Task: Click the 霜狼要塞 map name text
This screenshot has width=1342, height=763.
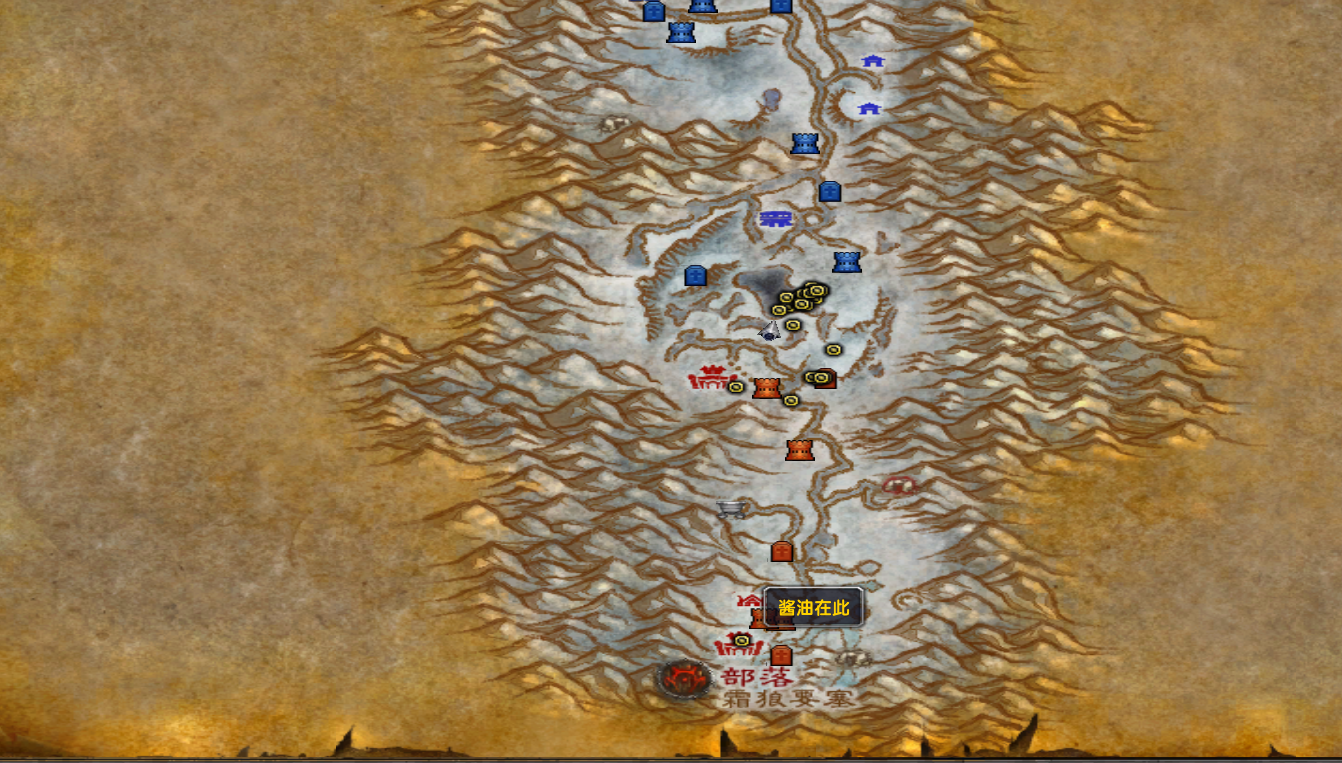Action: tap(789, 700)
